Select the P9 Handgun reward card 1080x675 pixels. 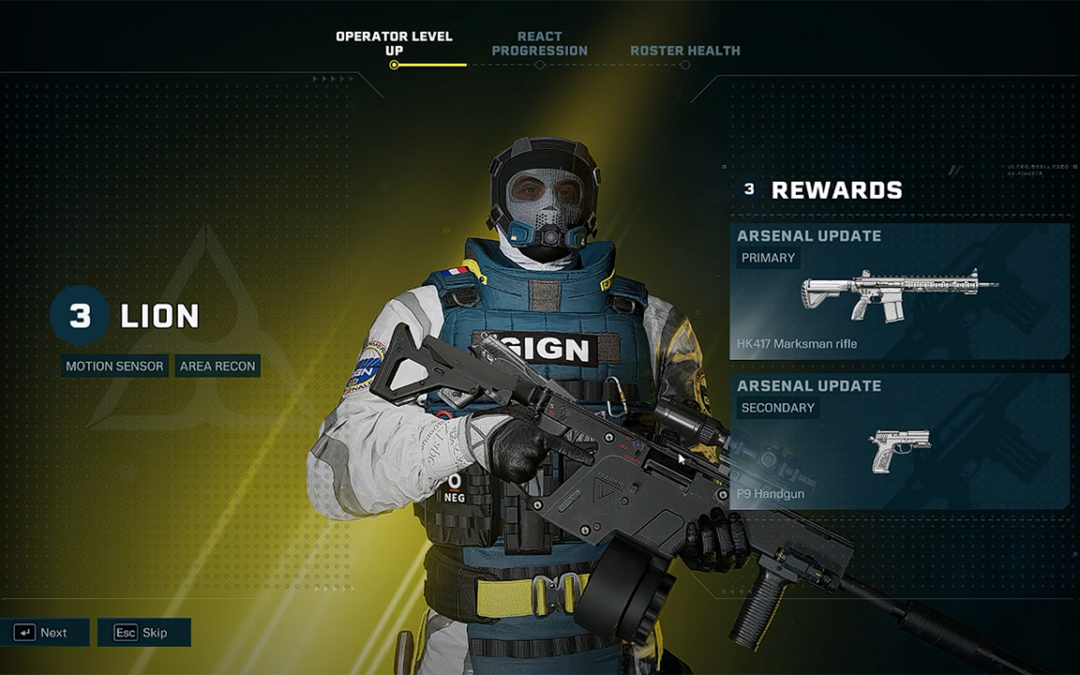click(x=899, y=441)
